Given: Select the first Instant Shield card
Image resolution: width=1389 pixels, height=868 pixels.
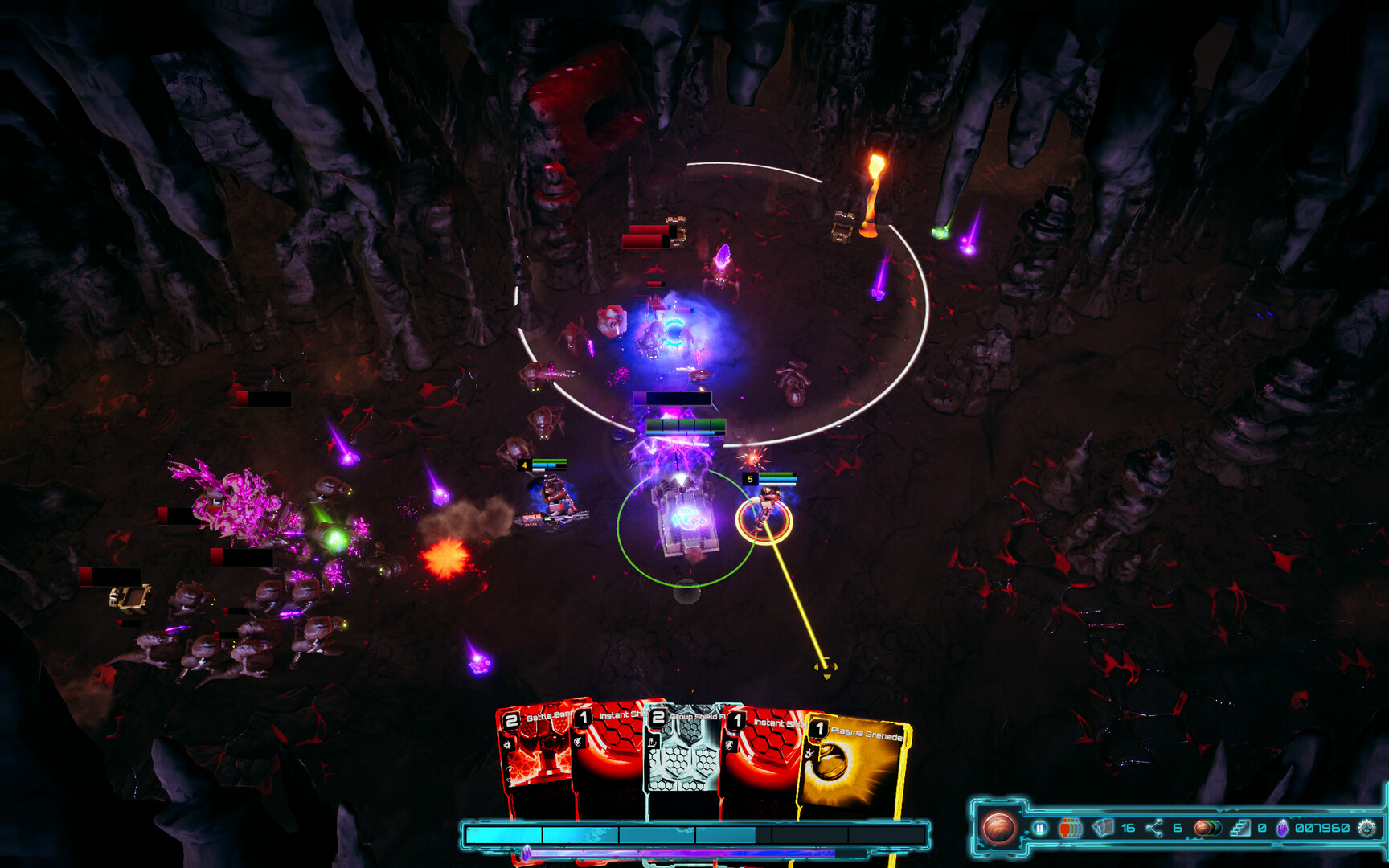Looking at the screenshot, I should tap(607, 755).
